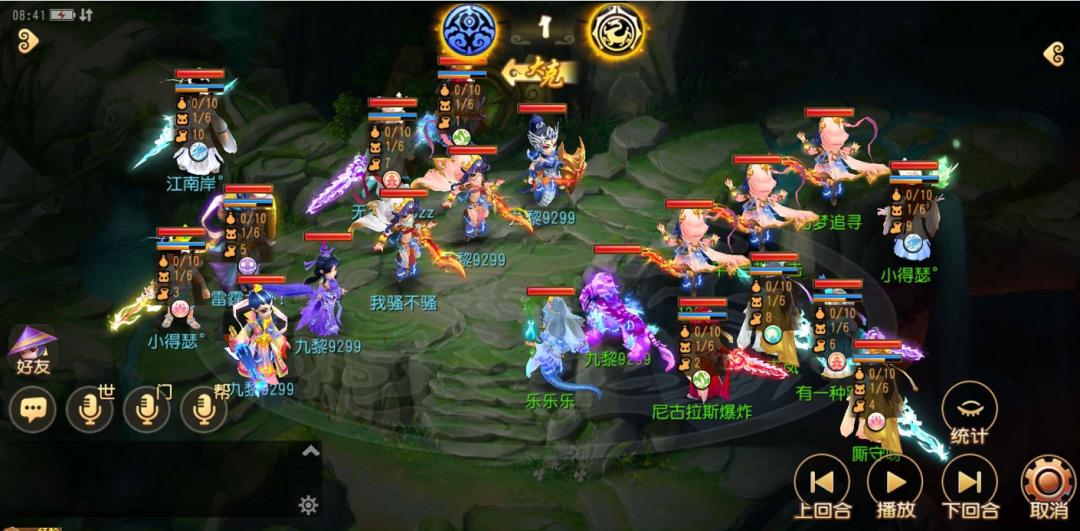Screen dimensions: 1080x531
Task: Expand the chat box with the up arrow
Action: (310, 452)
